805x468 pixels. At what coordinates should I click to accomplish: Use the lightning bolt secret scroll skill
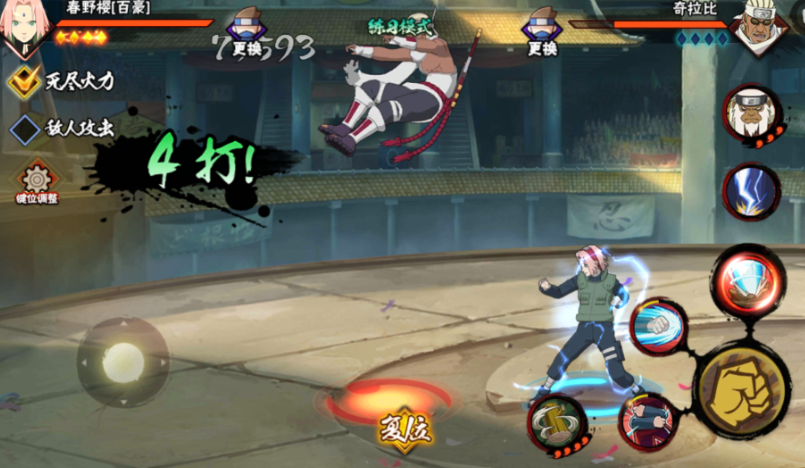[751, 190]
